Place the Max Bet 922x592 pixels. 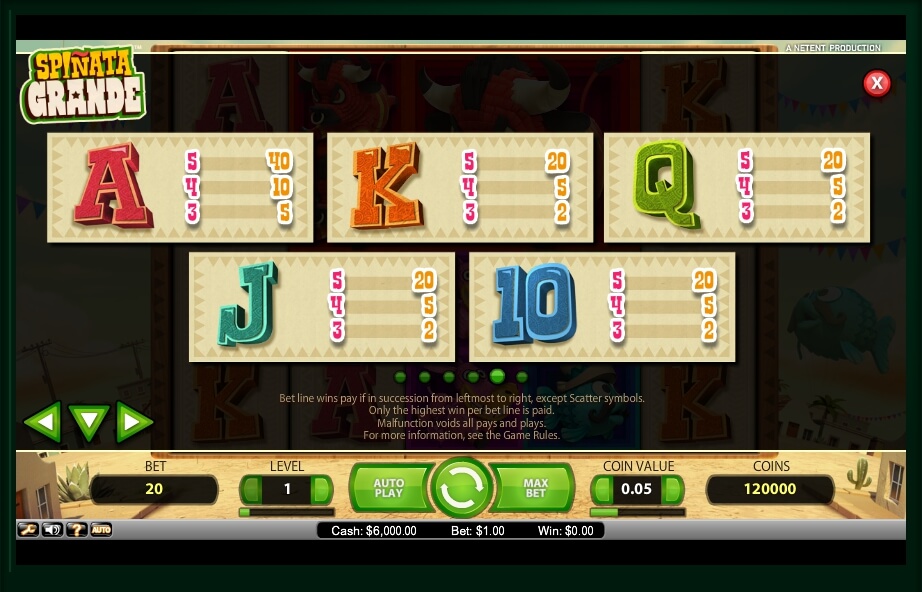pyautogui.click(x=536, y=488)
